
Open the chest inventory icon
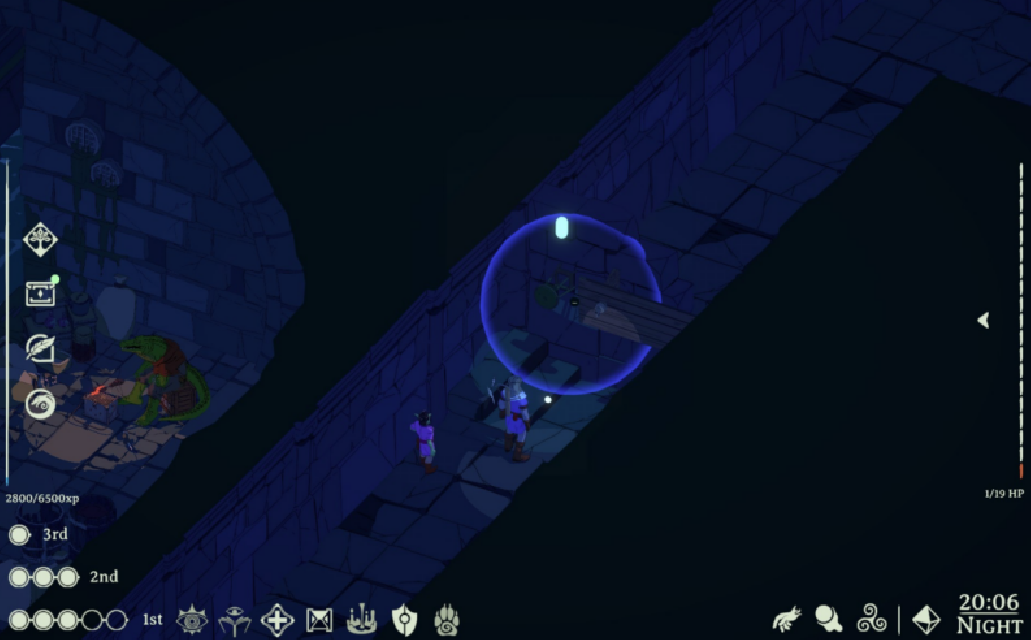(x=40, y=293)
